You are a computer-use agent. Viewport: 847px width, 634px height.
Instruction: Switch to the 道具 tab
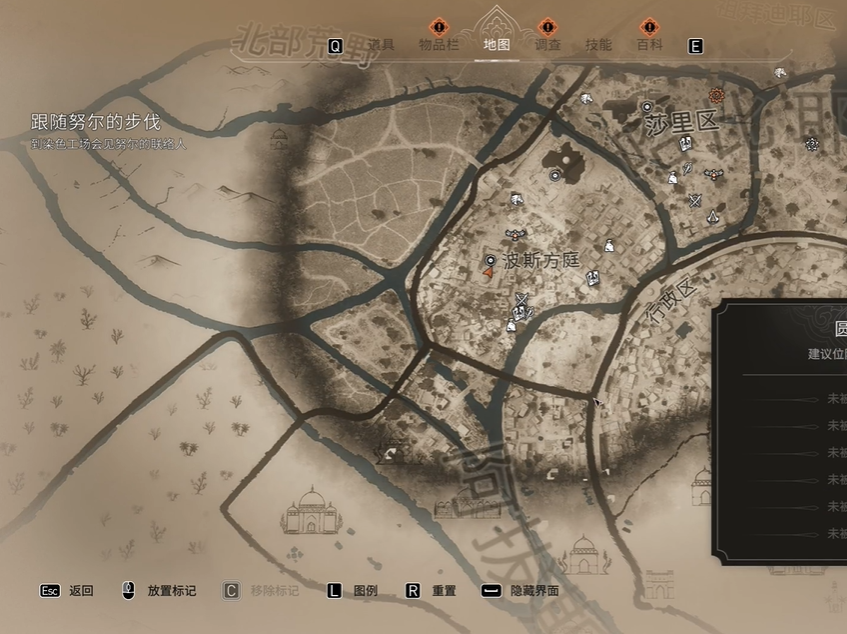click(380, 45)
